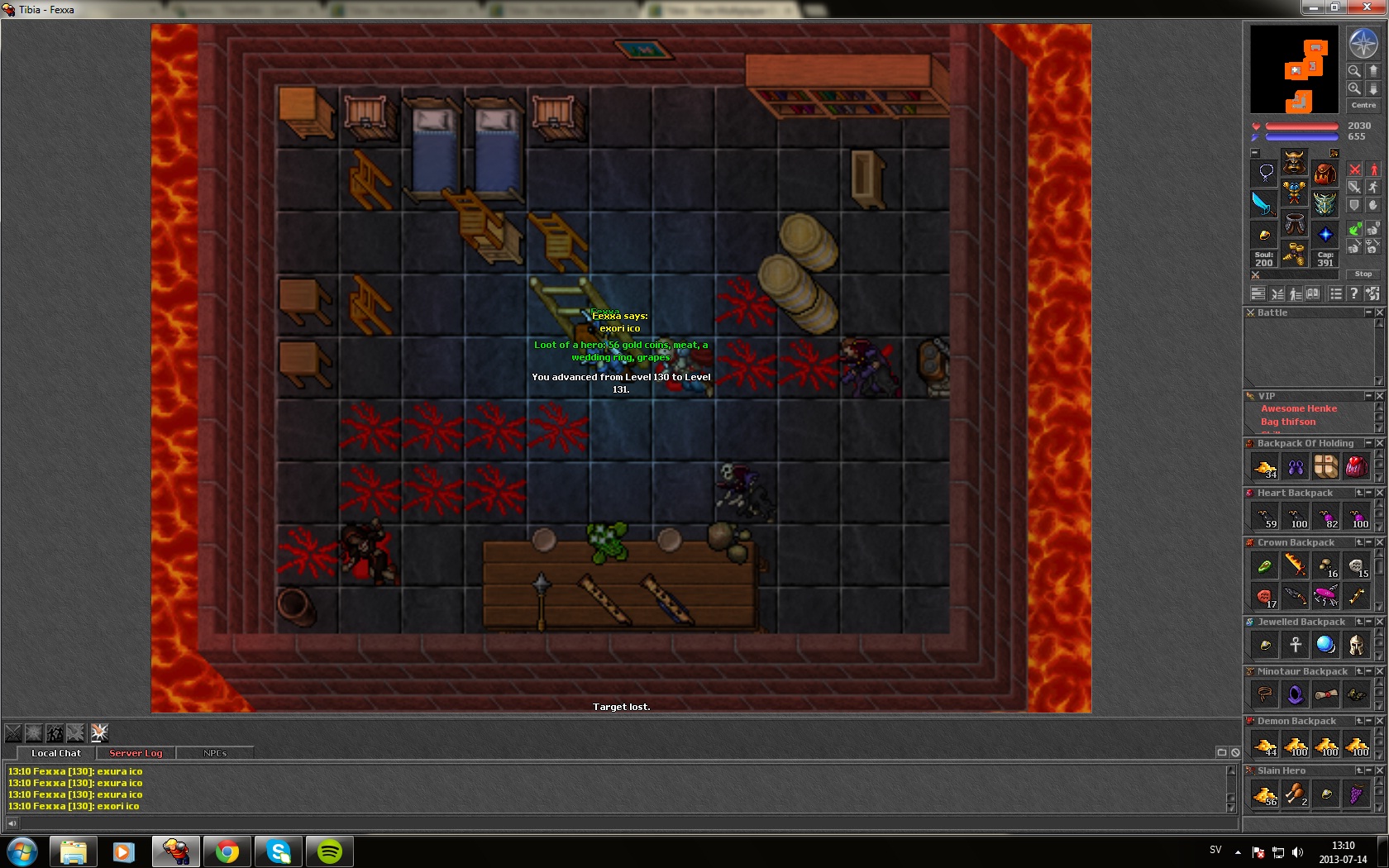The width and height of the screenshot is (1389, 868).
Task: Click the compass rose beside the minimap
Action: click(x=1363, y=43)
